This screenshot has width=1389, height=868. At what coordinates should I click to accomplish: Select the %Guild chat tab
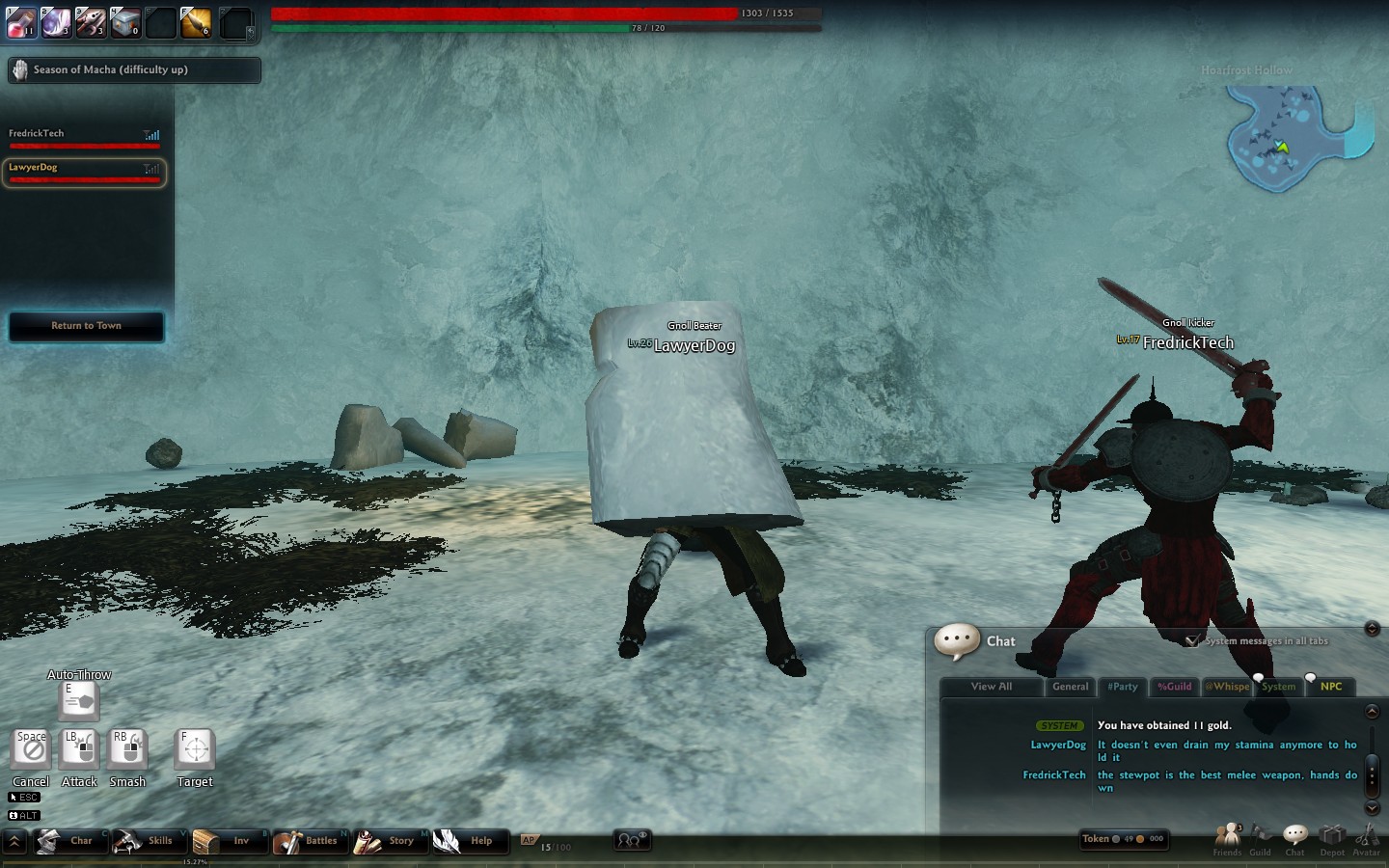1174,687
